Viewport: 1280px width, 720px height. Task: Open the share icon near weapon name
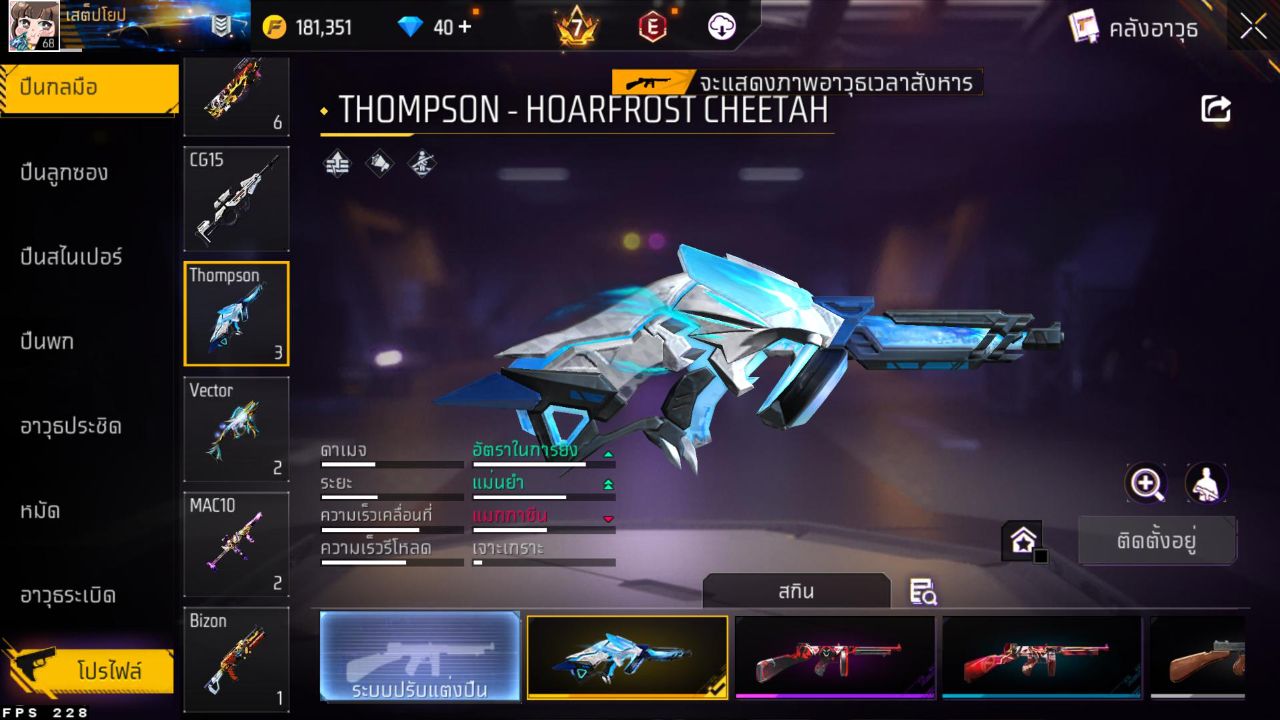[1216, 109]
